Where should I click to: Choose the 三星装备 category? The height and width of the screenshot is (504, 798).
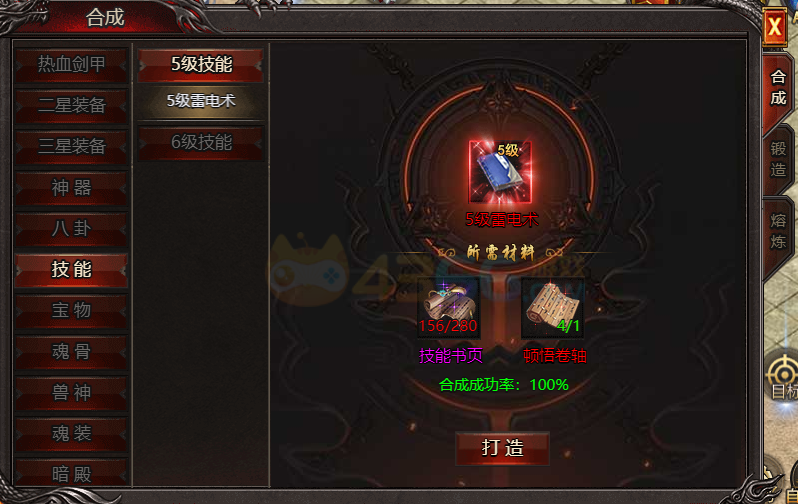tap(71, 146)
